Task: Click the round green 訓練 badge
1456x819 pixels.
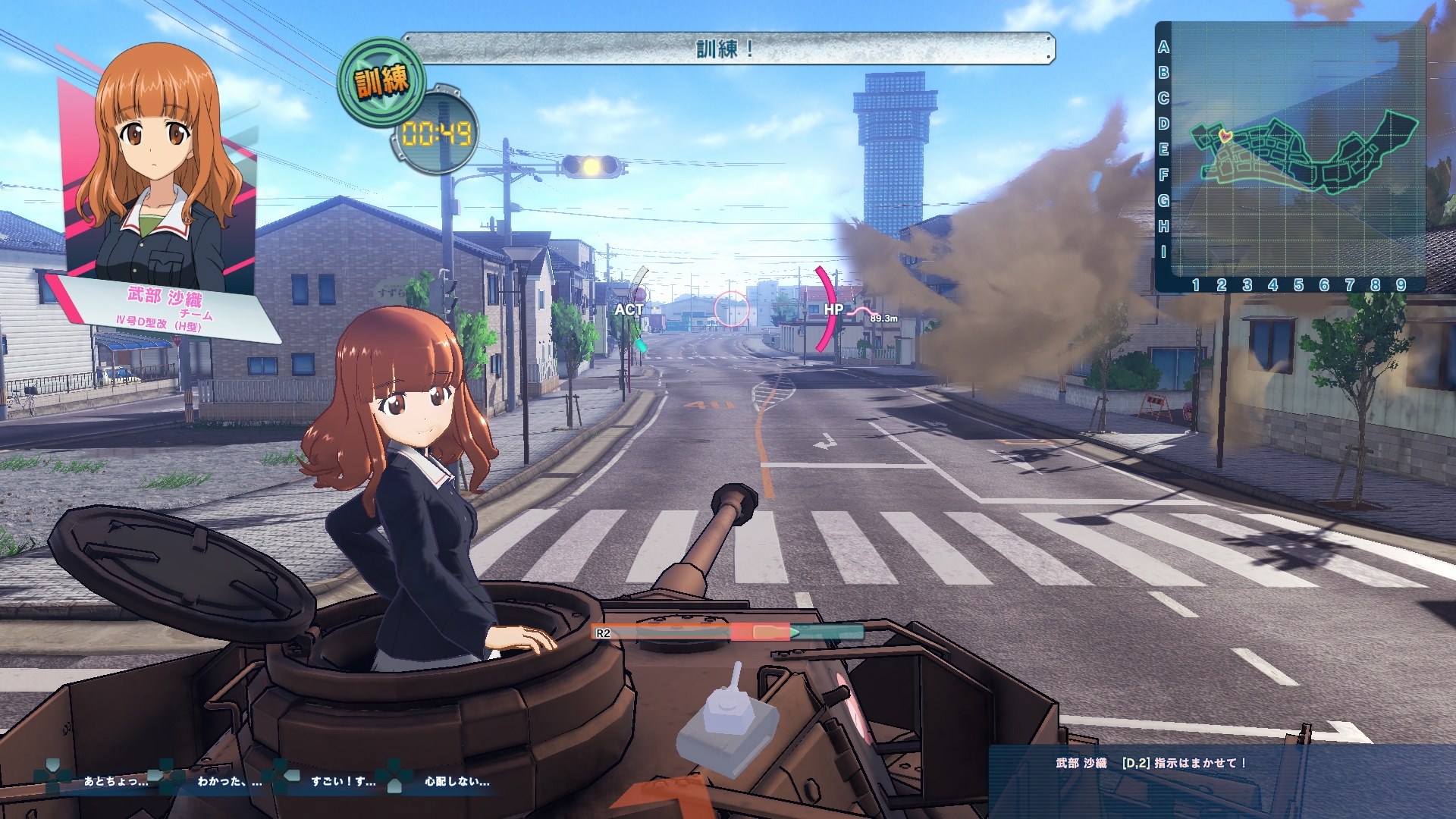Action: tap(382, 80)
